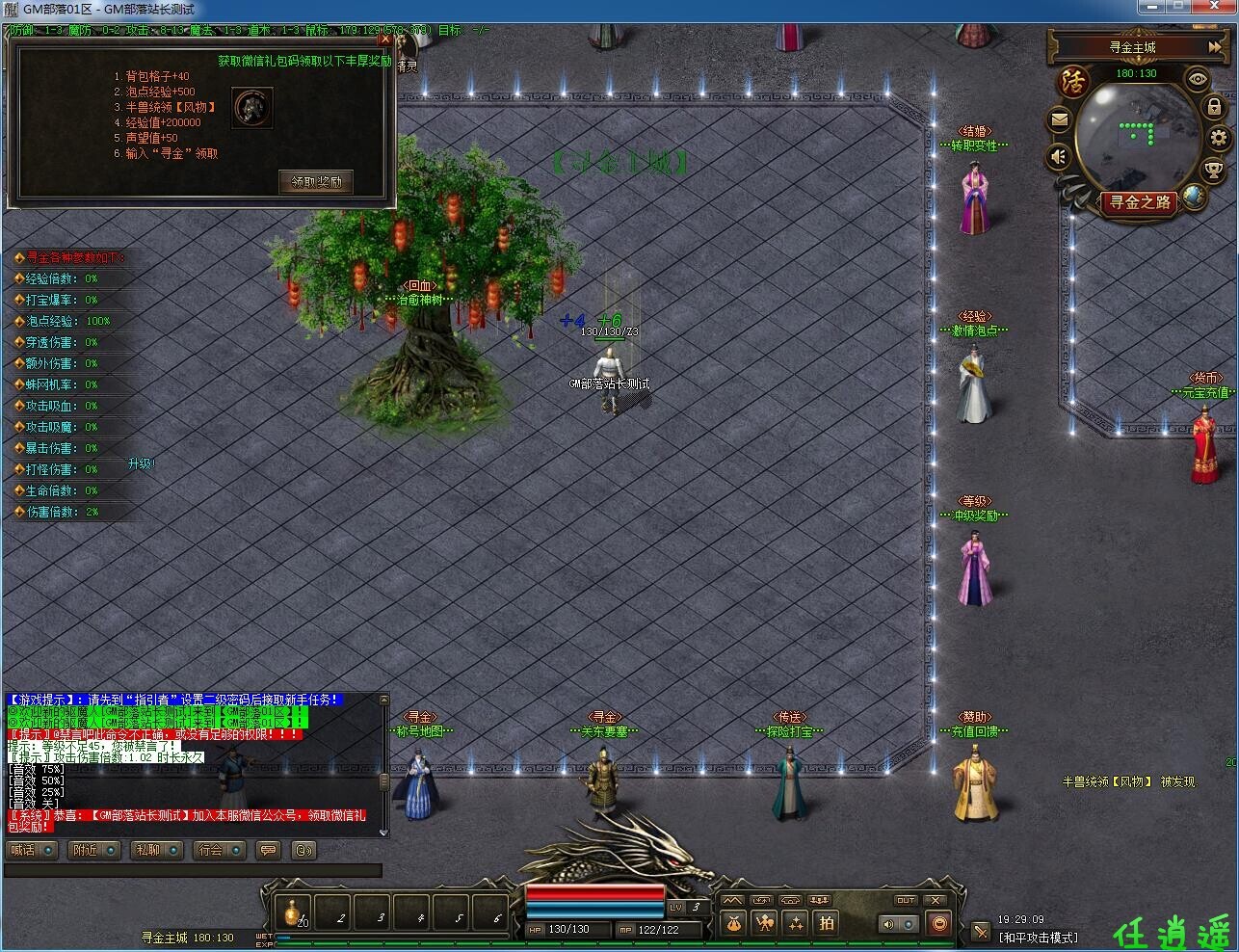
Task: Click the eye visibility icon
Action: coord(1198,79)
